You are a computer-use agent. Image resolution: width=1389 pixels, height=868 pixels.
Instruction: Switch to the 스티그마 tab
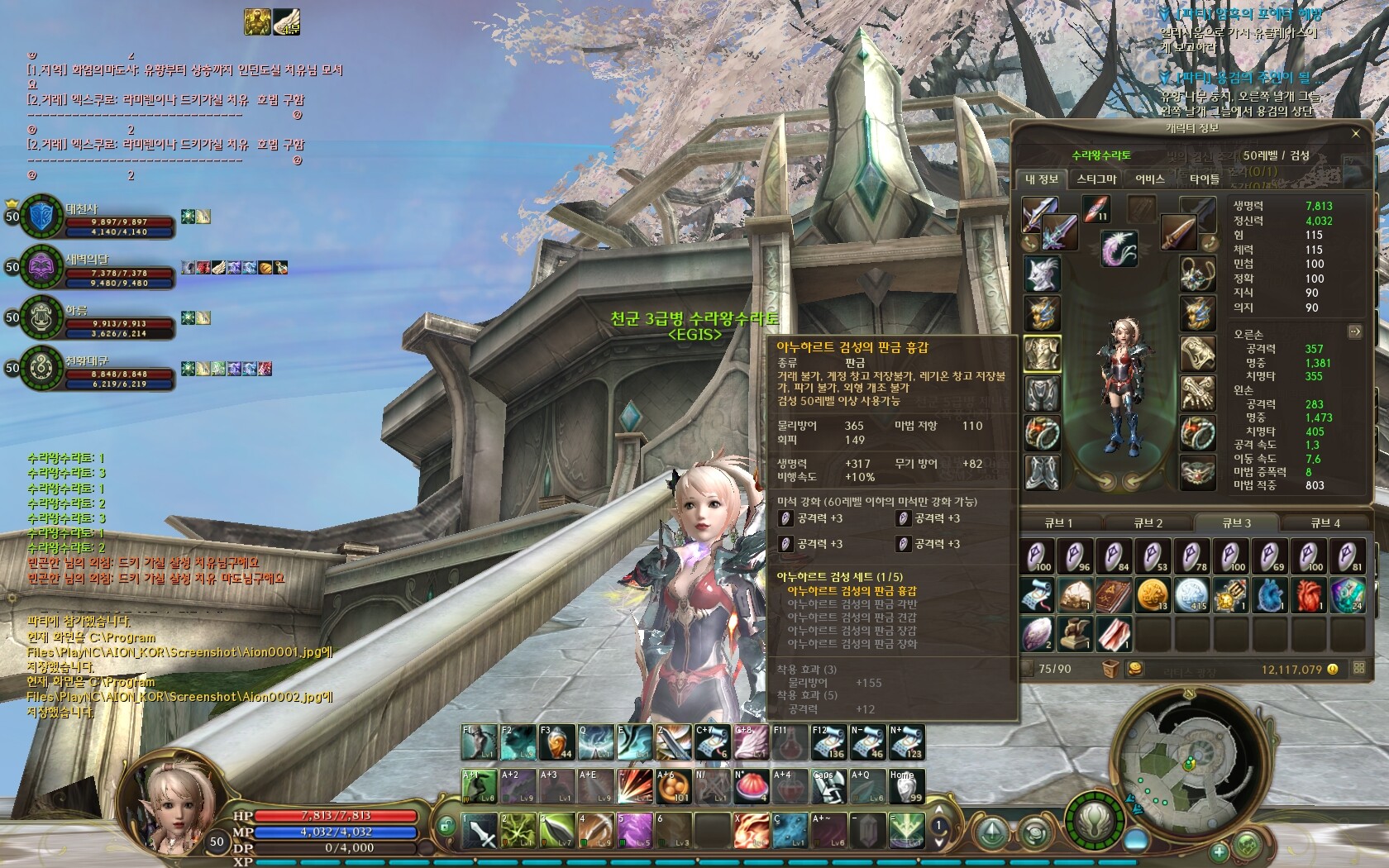1096,179
